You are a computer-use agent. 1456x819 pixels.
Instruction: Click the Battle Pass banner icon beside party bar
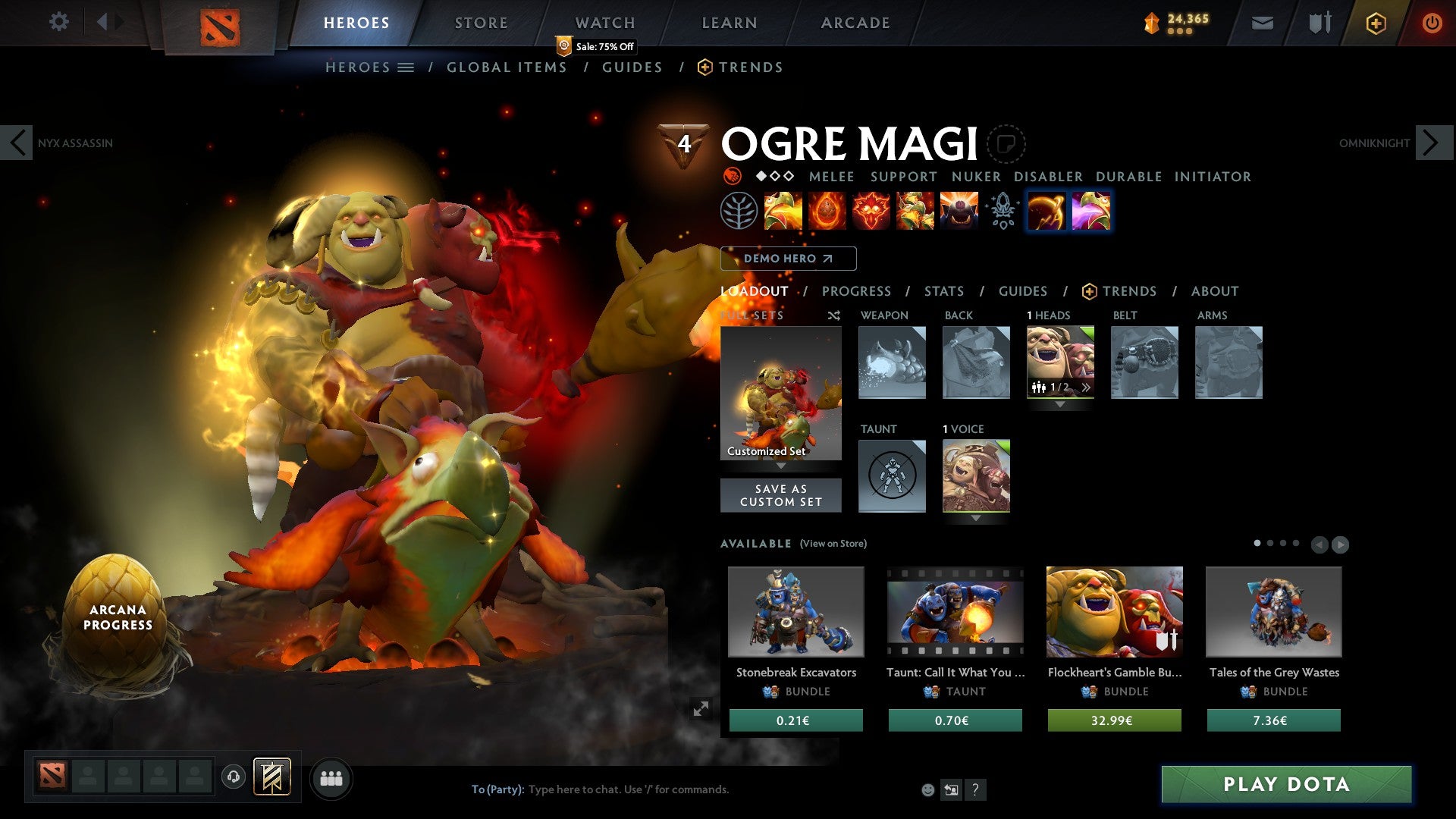coord(273,777)
